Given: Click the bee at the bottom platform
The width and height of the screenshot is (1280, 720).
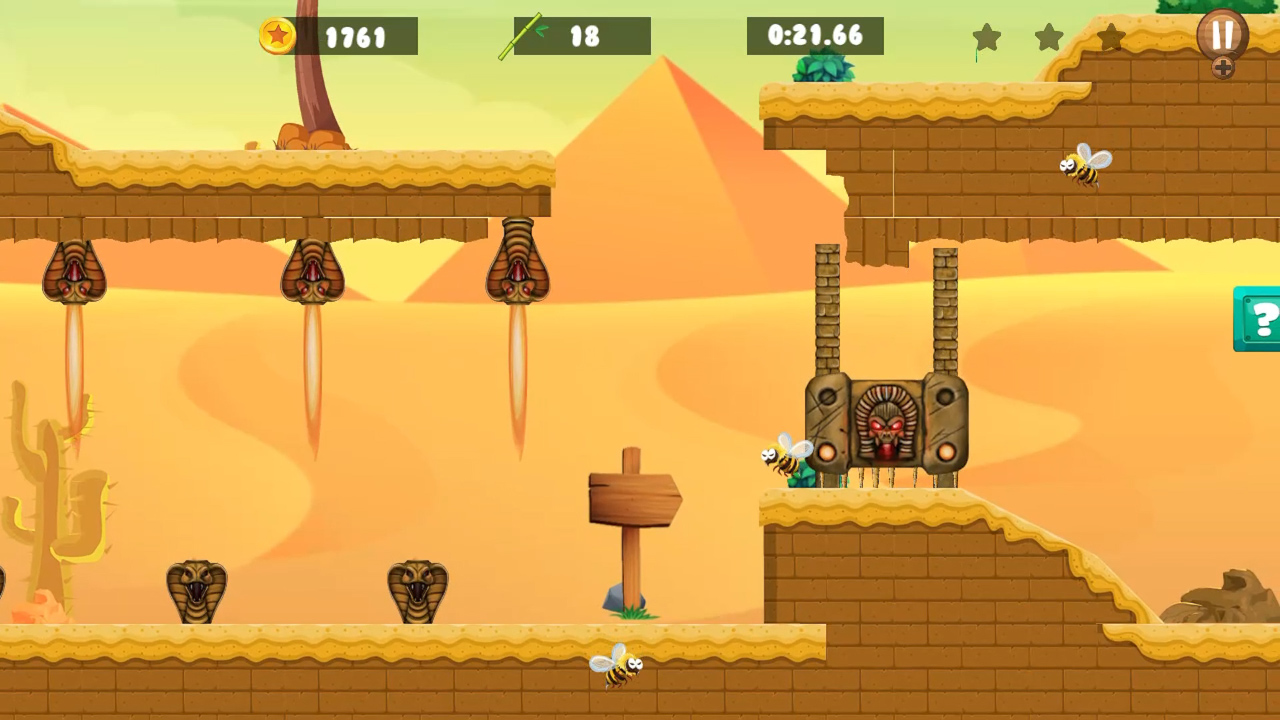Looking at the screenshot, I should [618, 667].
